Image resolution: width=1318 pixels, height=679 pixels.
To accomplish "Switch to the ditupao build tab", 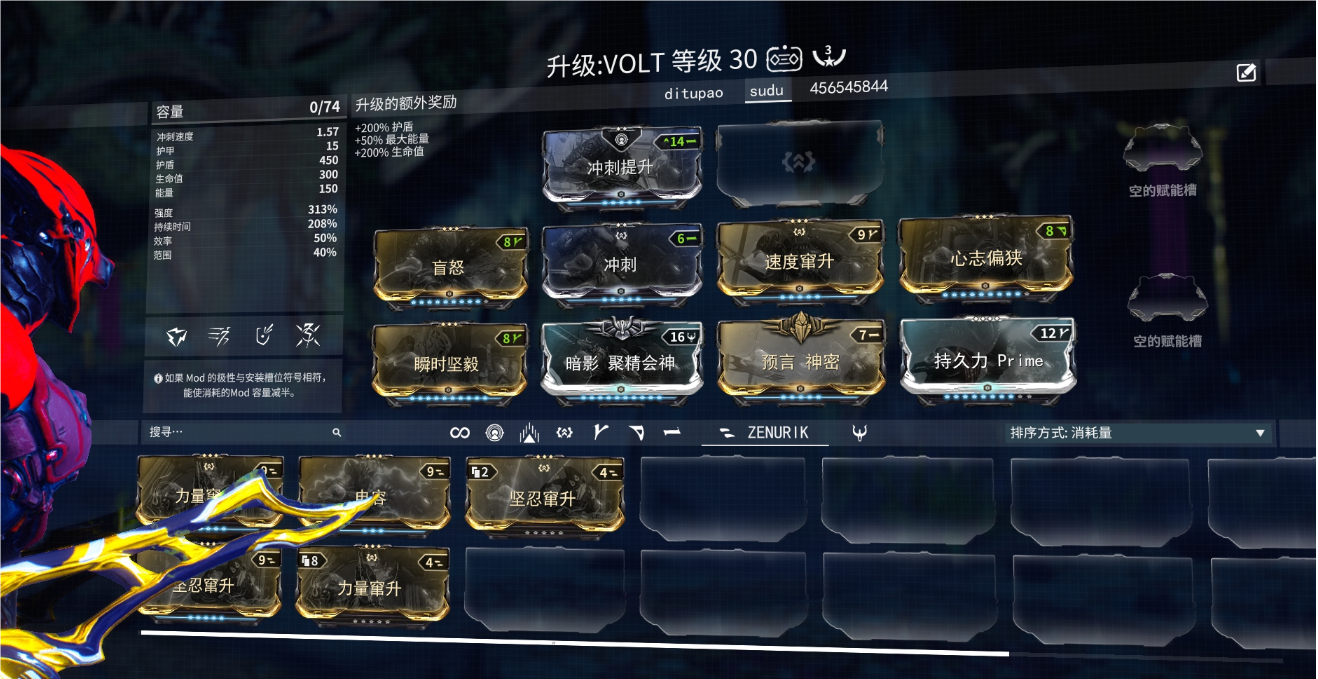I will 694,92.
